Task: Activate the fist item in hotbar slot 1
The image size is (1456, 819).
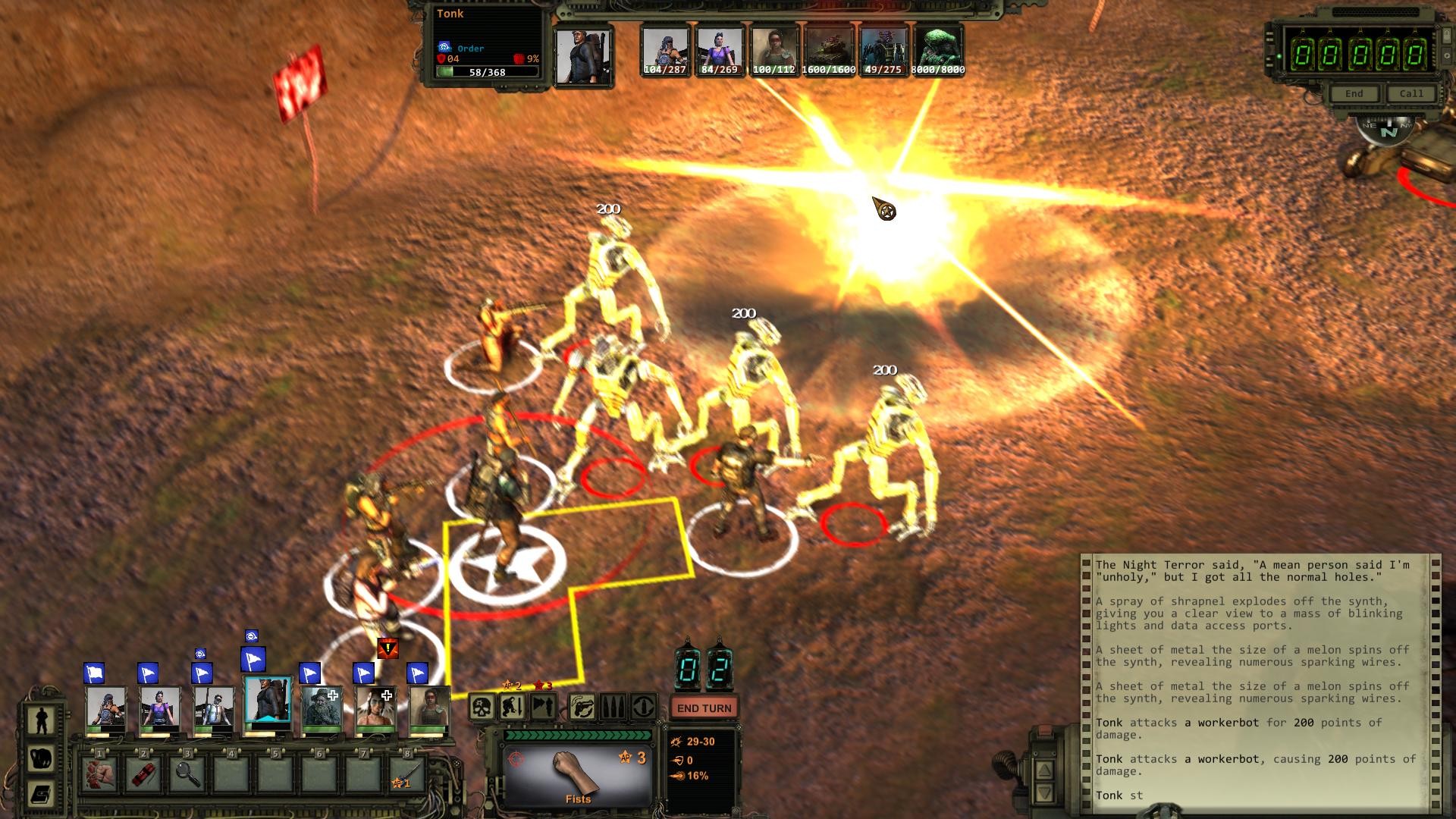Action: [99, 774]
